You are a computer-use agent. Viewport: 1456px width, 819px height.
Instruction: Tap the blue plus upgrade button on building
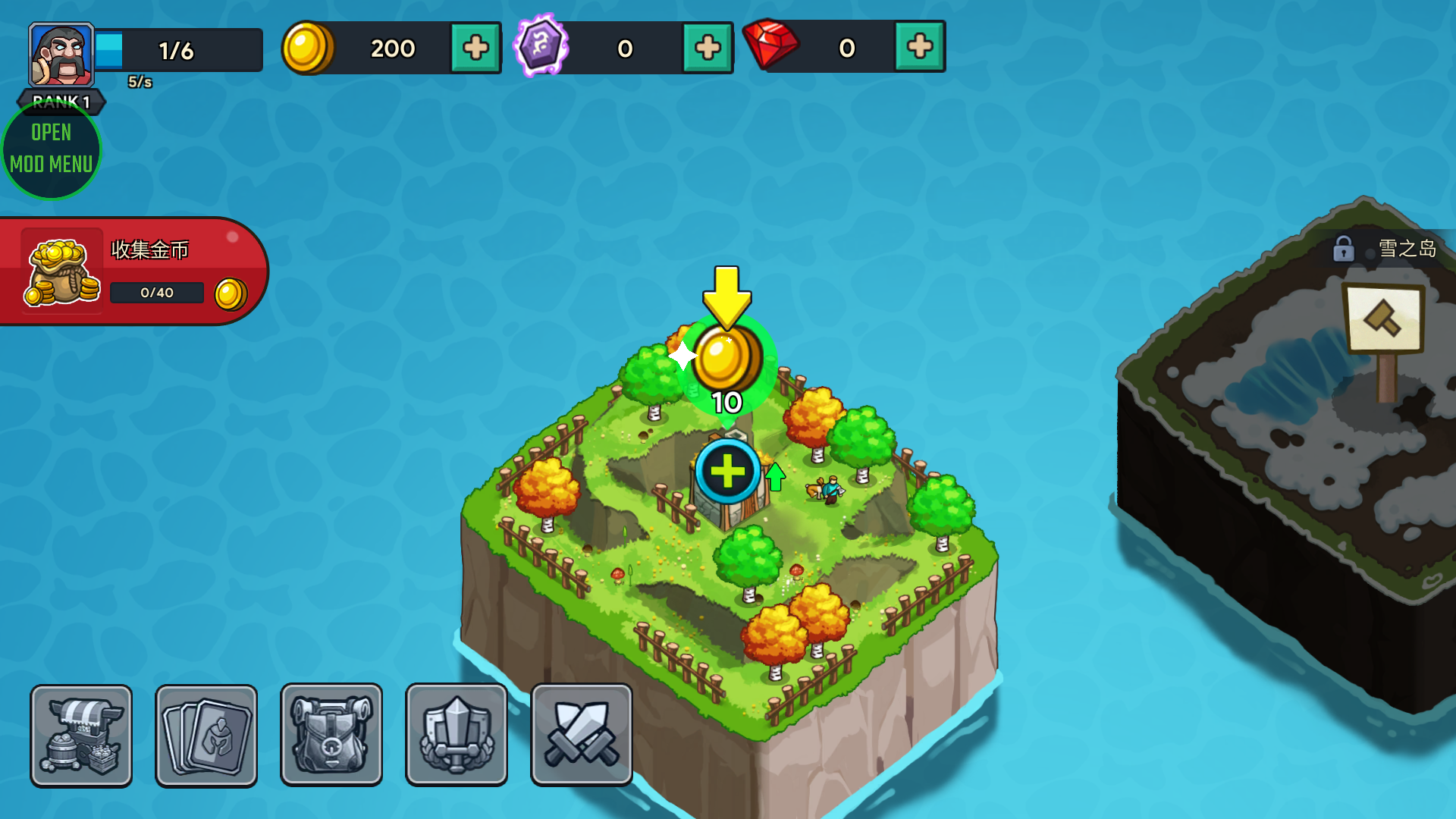(x=727, y=471)
